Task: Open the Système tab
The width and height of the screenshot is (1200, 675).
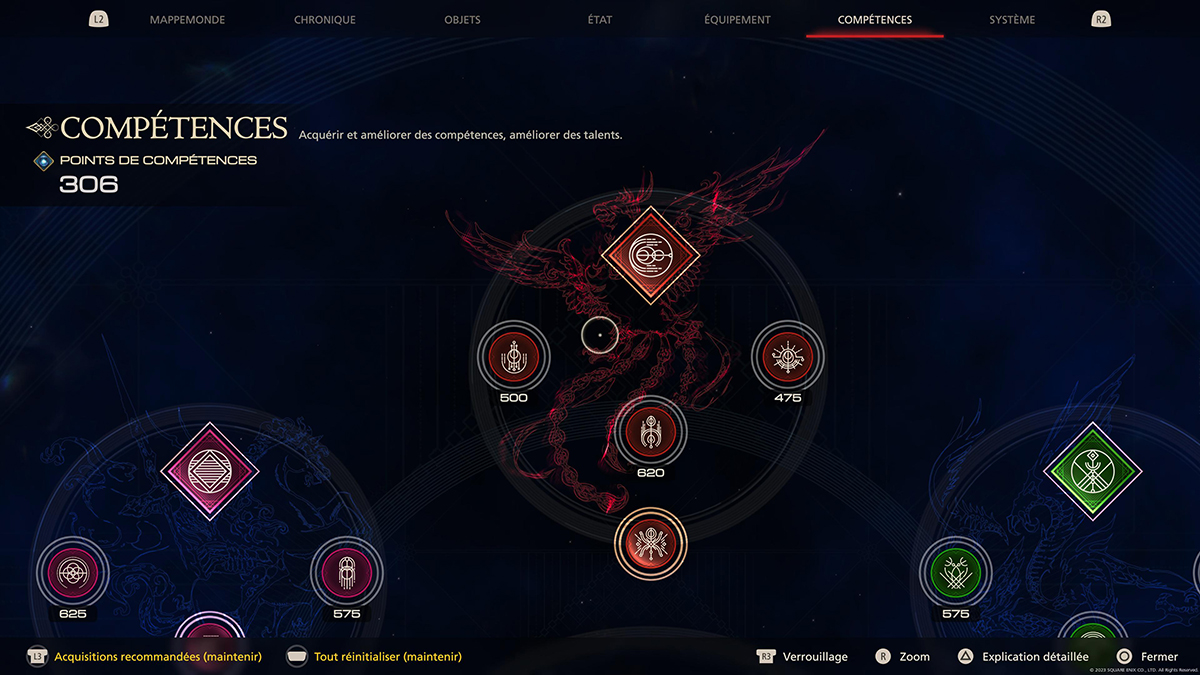Action: tap(1012, 20)
